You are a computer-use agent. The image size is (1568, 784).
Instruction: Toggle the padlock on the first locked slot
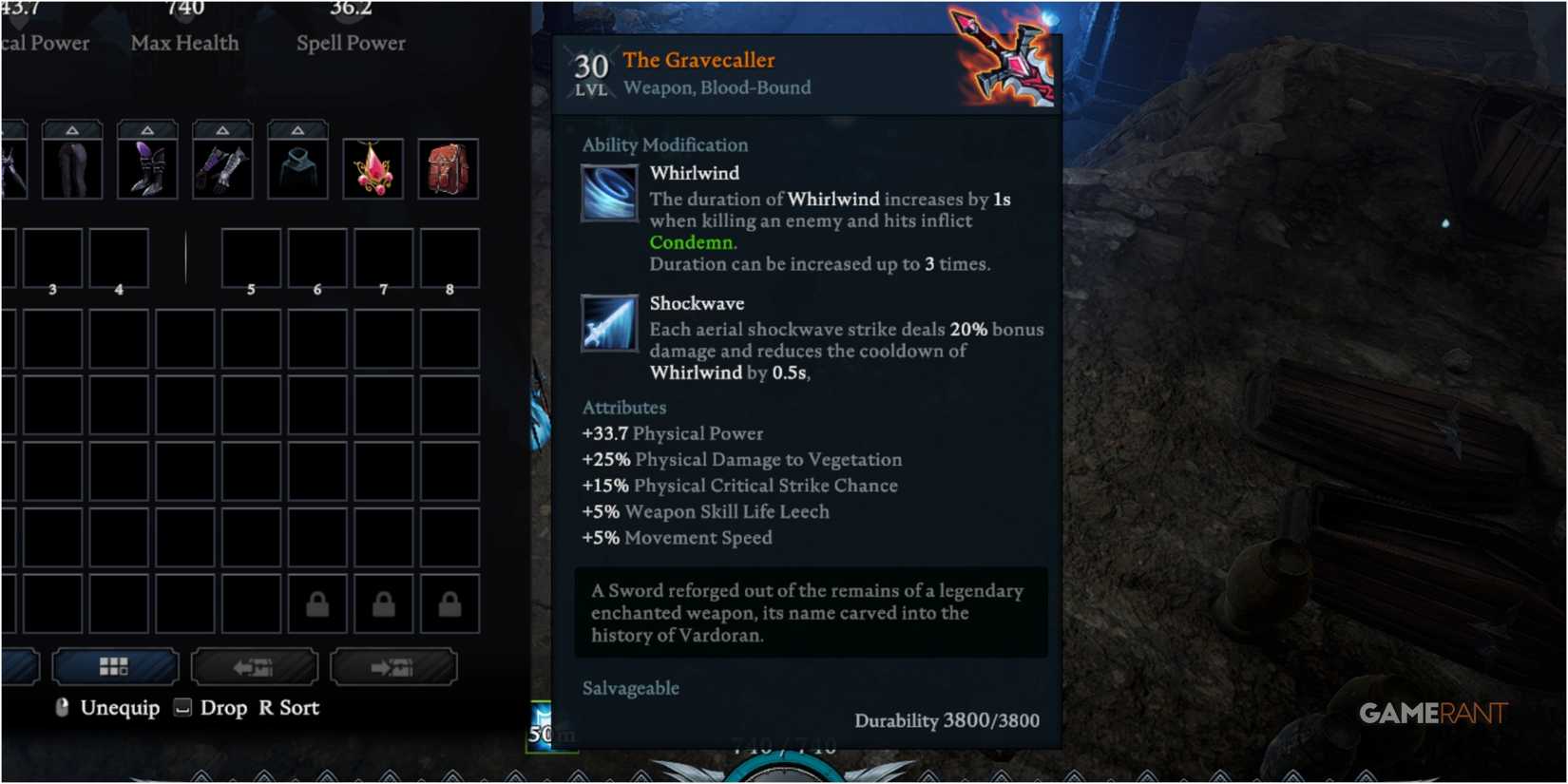tap(316, 602)
